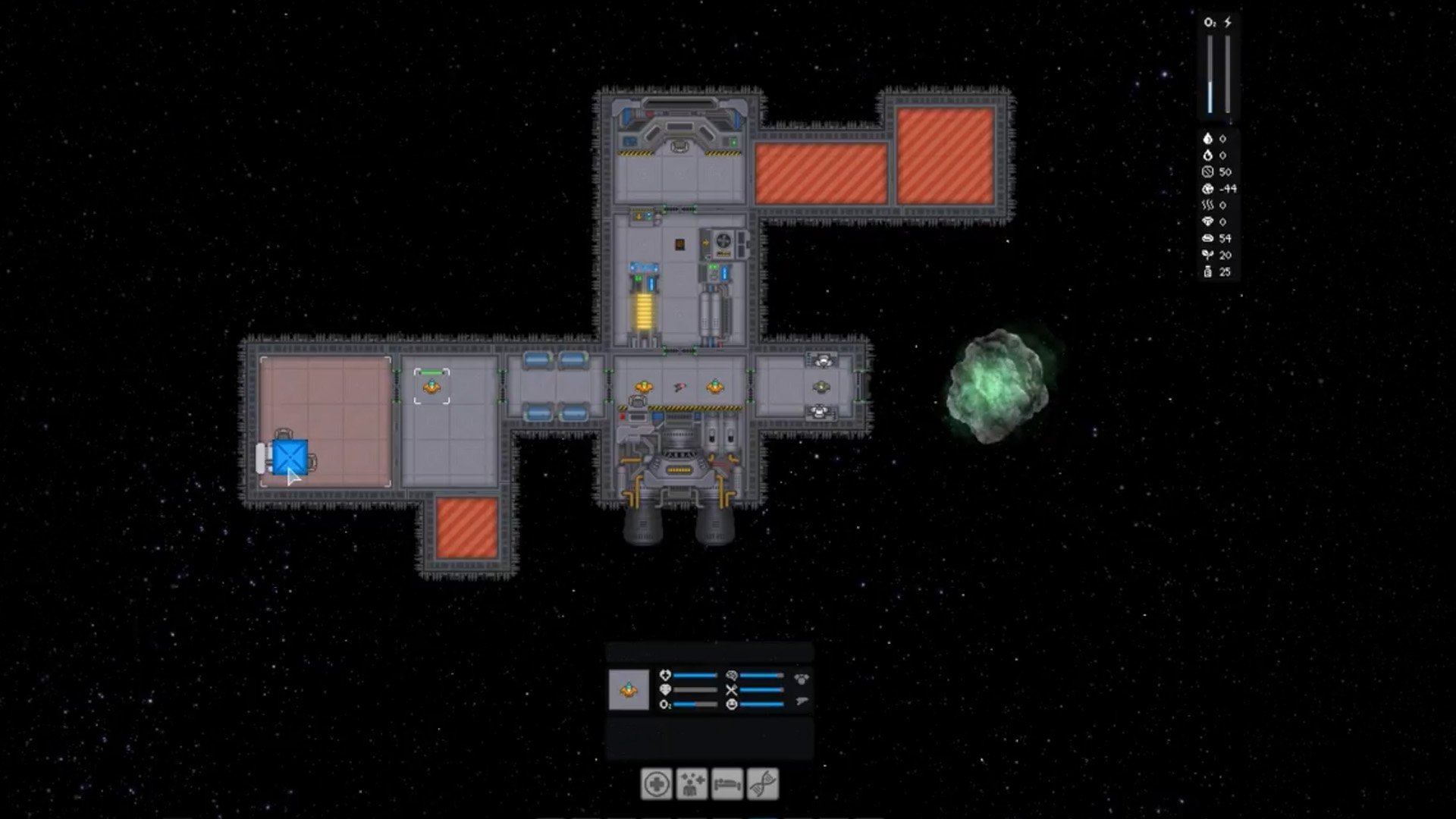Click the selected crew member portrait
The width and height of the screenshot is (1456, 819).
coord(629,690)
